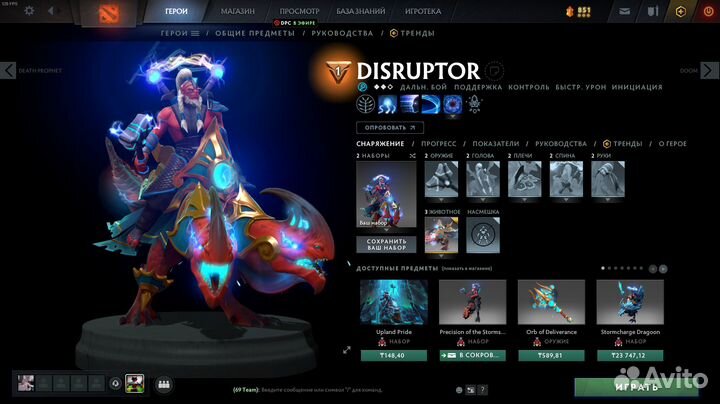Viewport: 720px width, 404px height.
Task: Select the Upland Pride set thumbnail
Action: point(393,302)
